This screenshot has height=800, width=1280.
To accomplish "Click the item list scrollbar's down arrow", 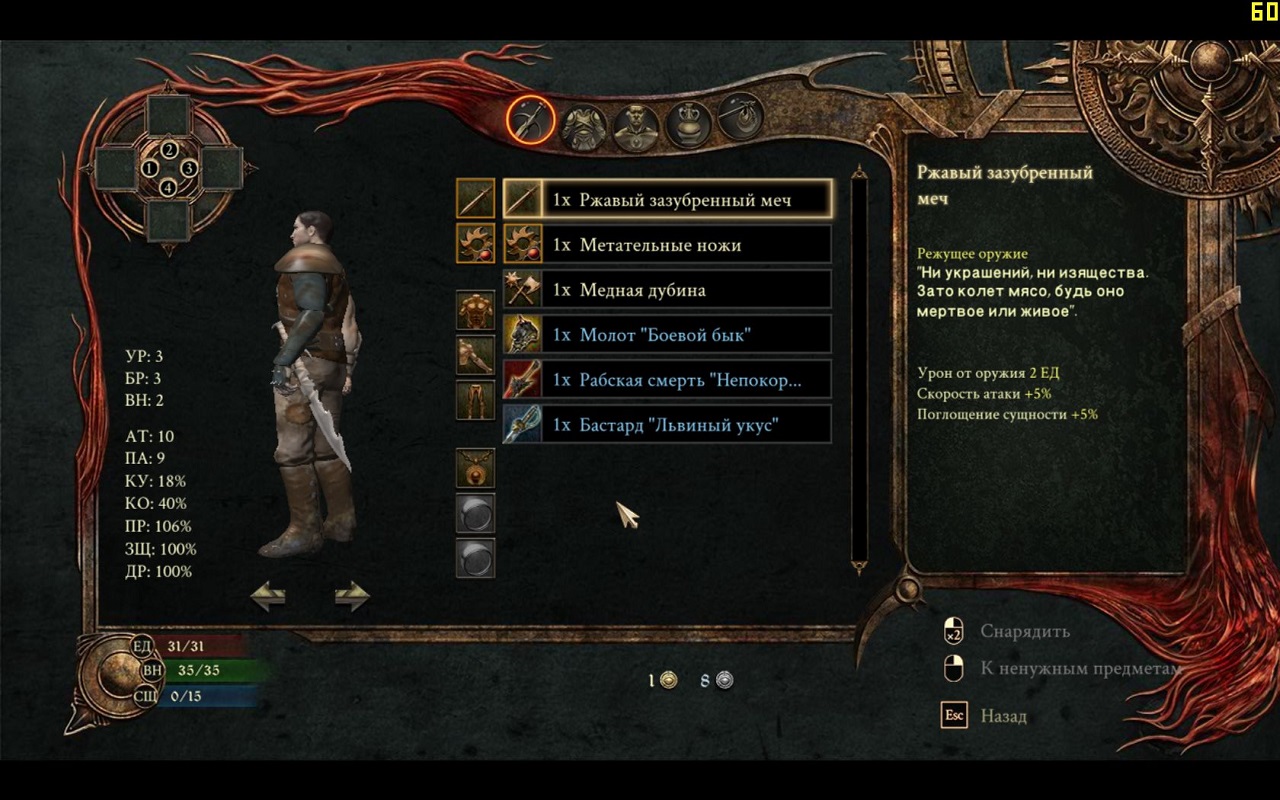I will tap(858, 567).
